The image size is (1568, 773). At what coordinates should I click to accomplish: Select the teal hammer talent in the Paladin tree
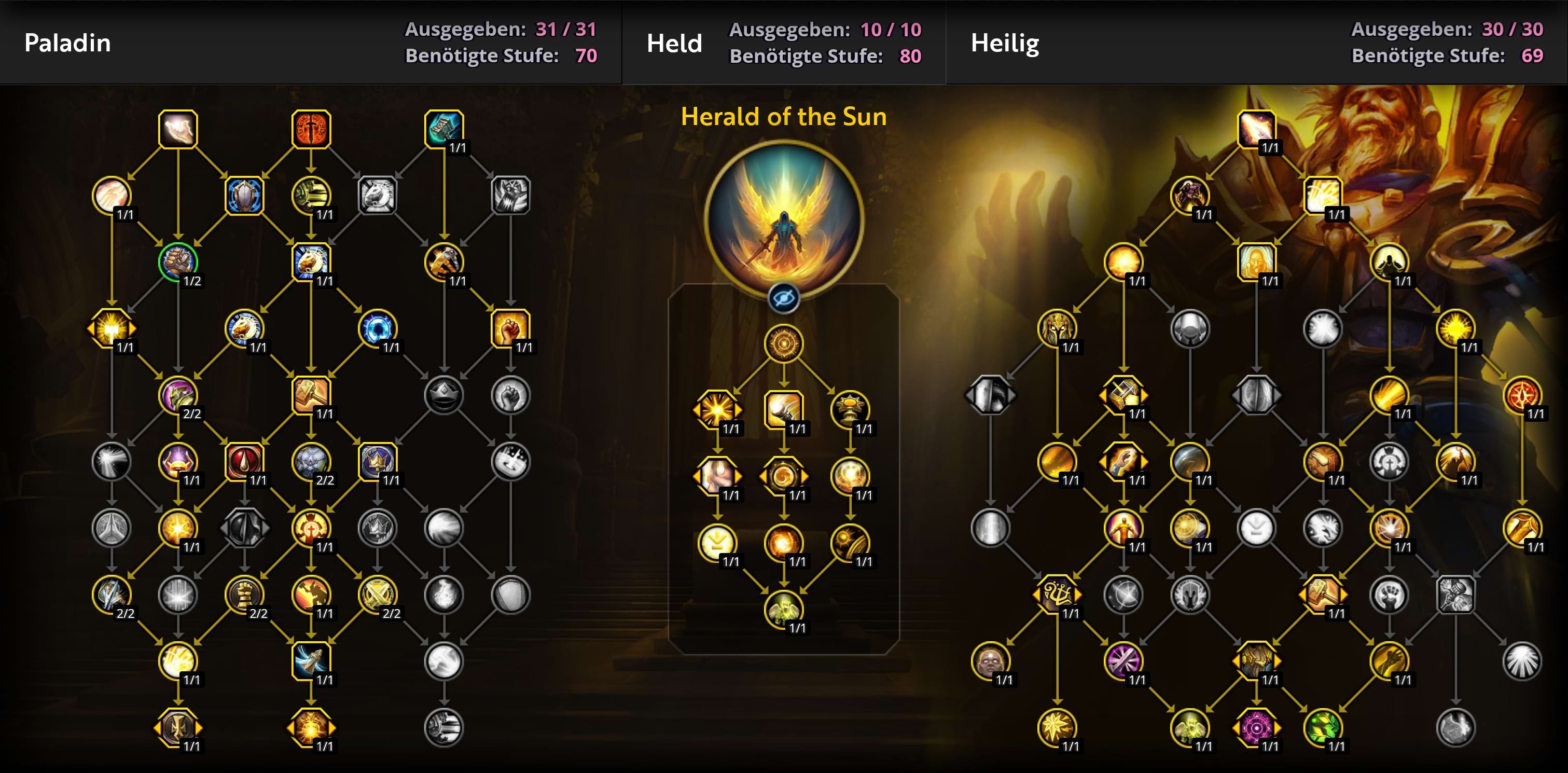[443, 129]
